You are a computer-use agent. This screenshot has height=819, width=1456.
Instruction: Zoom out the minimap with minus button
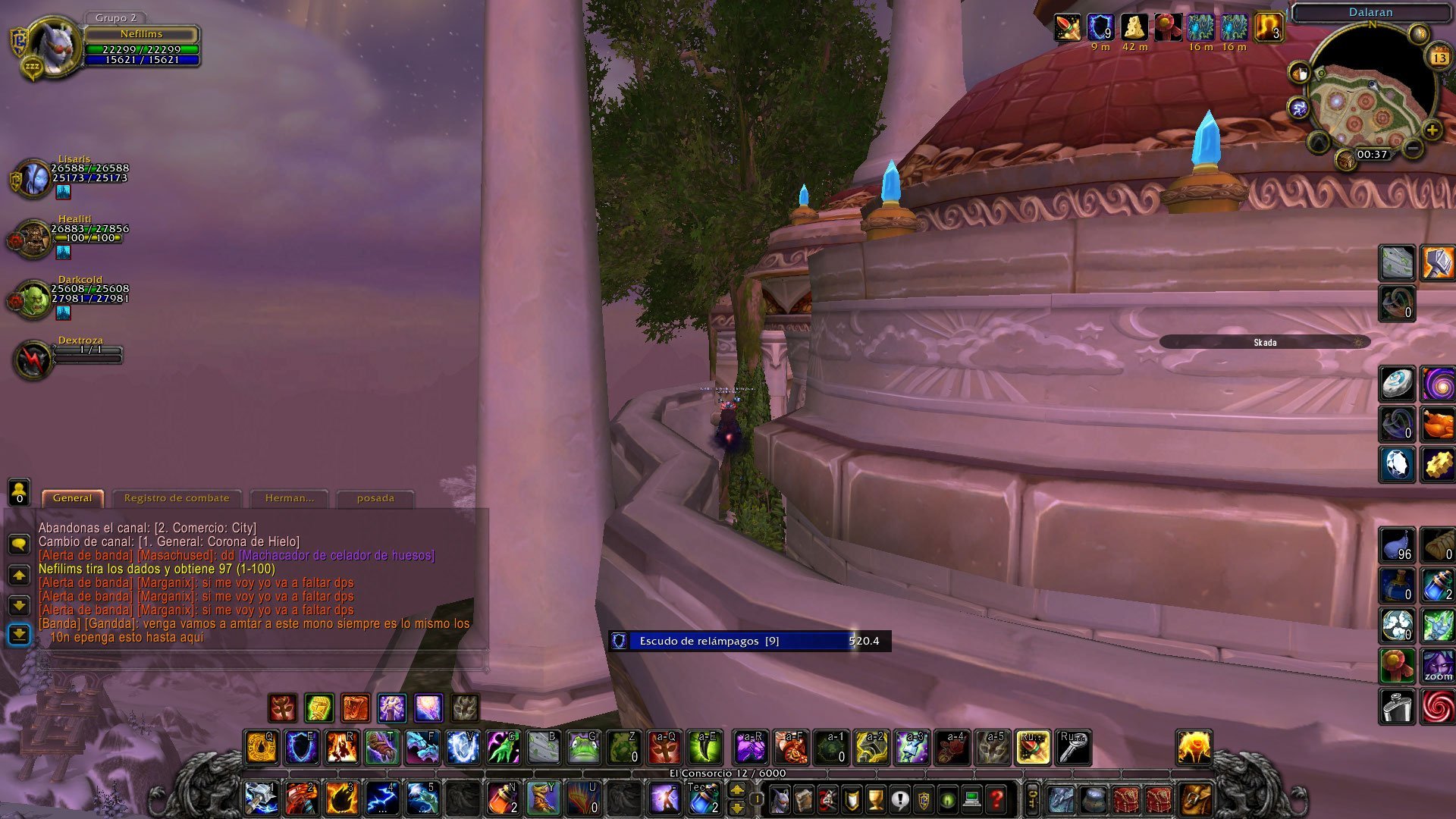click(x=1412, y=149)
